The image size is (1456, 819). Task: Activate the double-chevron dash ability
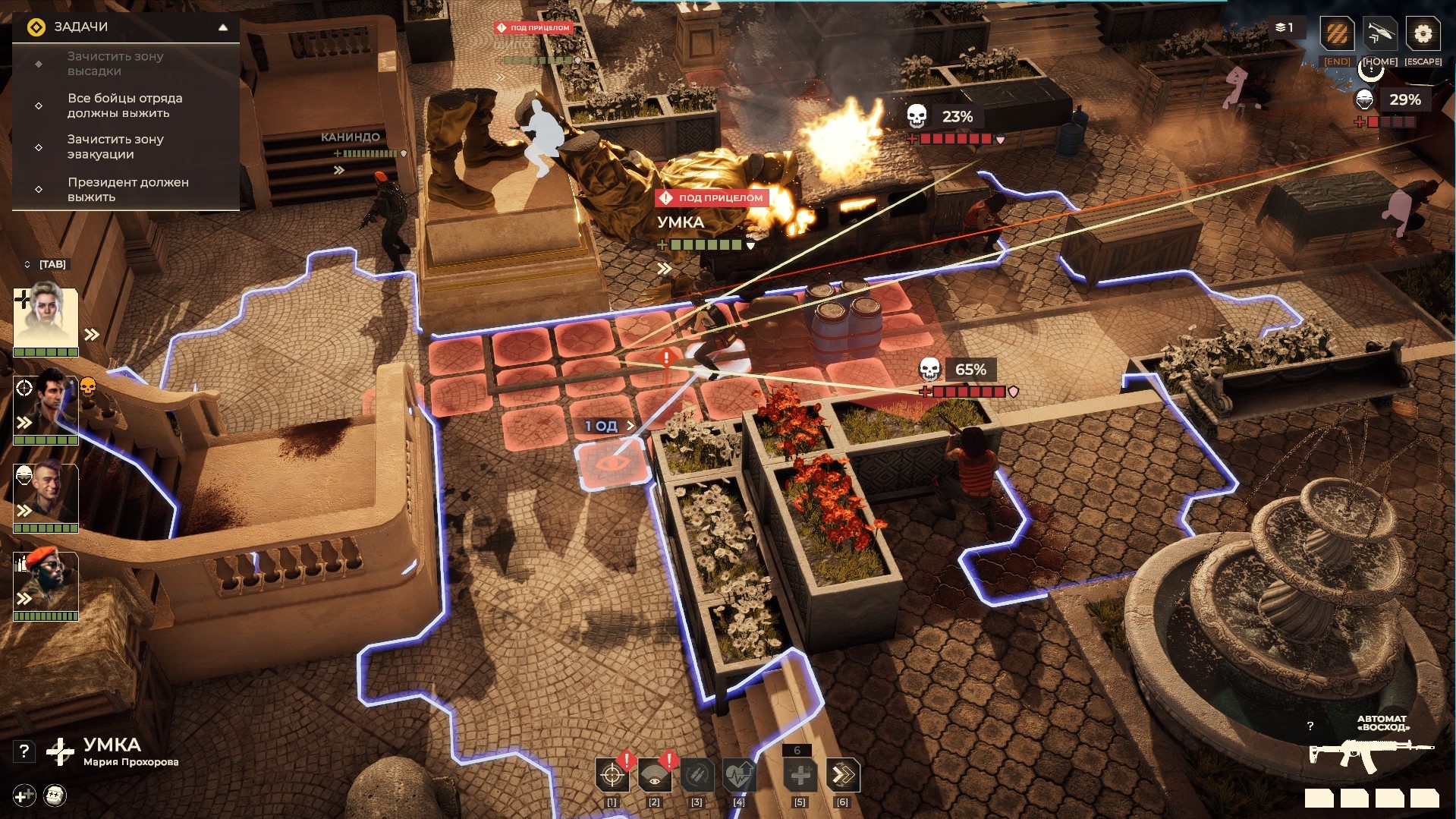842,776
